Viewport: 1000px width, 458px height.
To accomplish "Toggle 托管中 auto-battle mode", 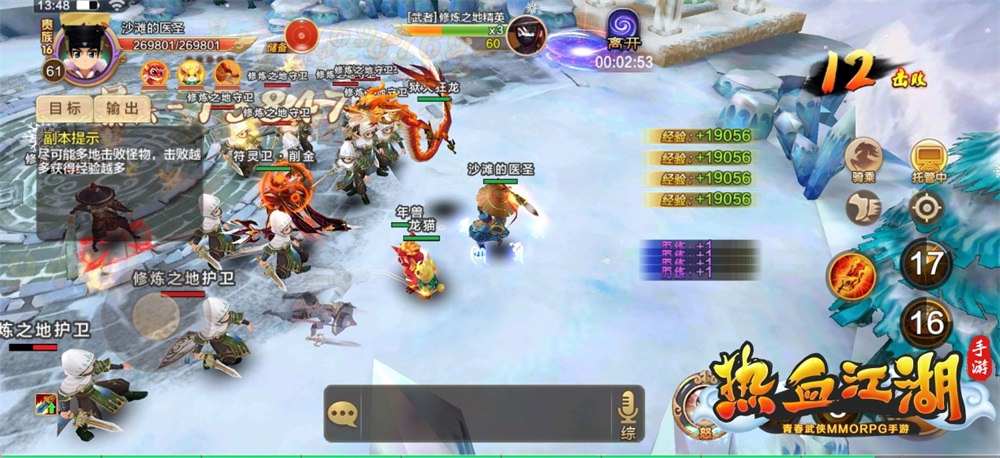I will click(x=928, y=158).
